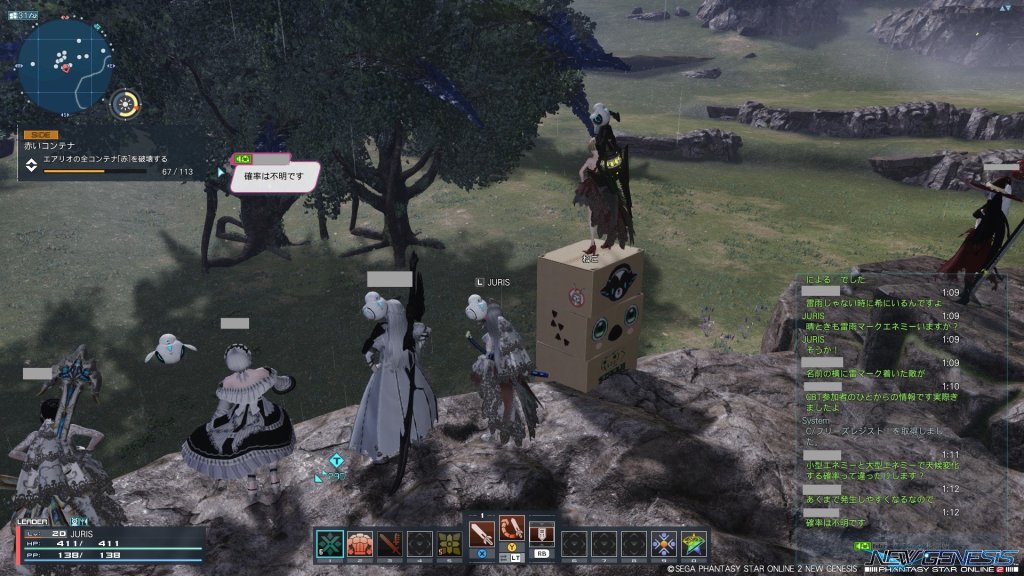Screen dimensions: 1024x576
Task: Select the red sword skill icon
Action: point(390,544)
